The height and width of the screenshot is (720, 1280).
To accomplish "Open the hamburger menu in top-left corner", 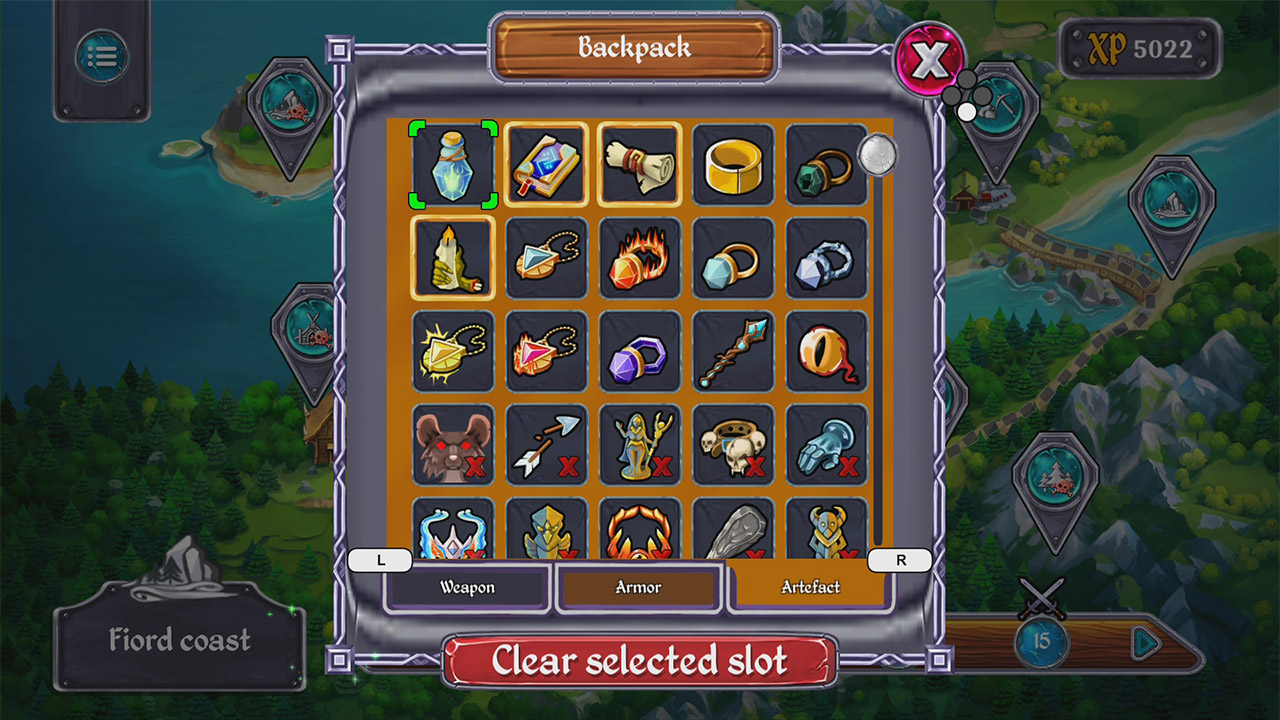I will pyautogui.click(x=101, y=55).
